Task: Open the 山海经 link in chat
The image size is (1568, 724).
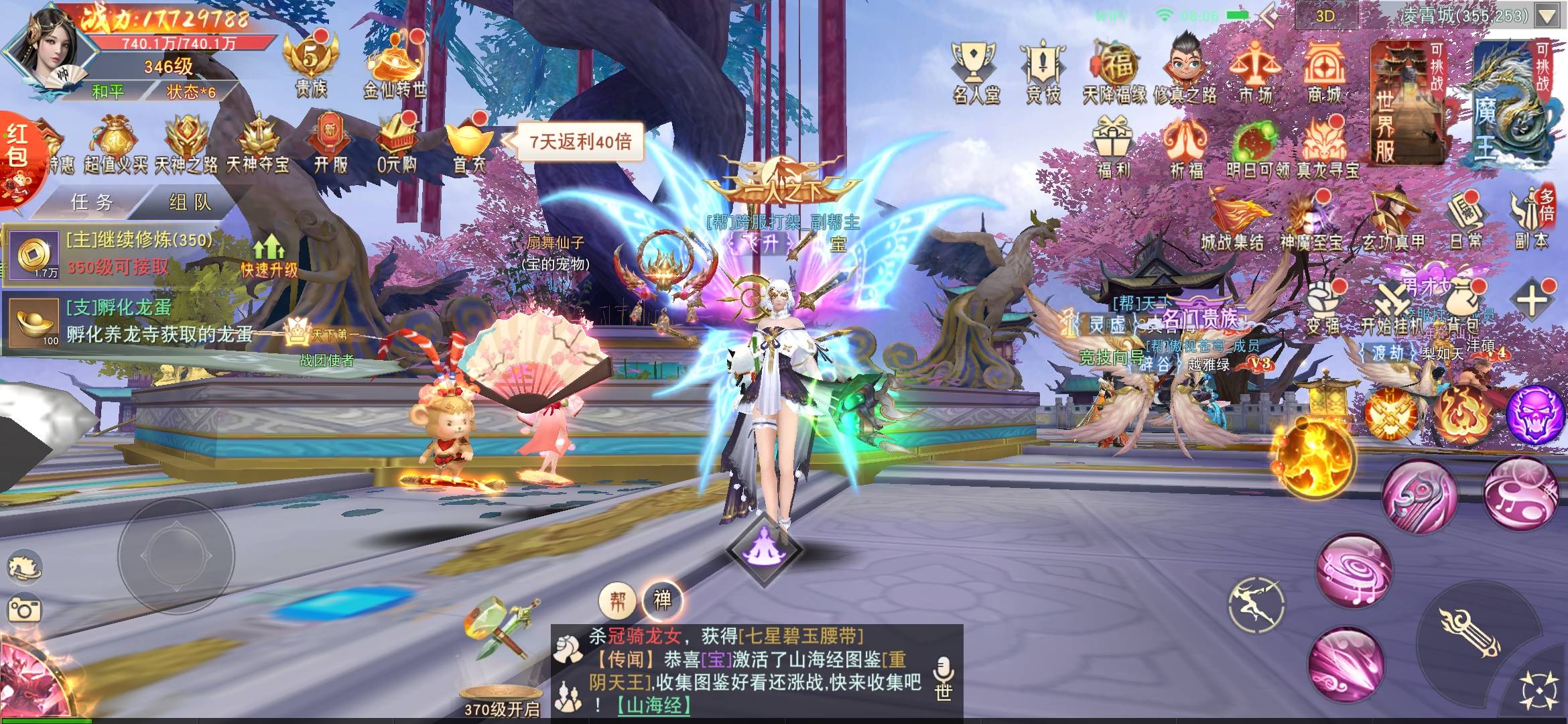Action: tap(653, 705)
